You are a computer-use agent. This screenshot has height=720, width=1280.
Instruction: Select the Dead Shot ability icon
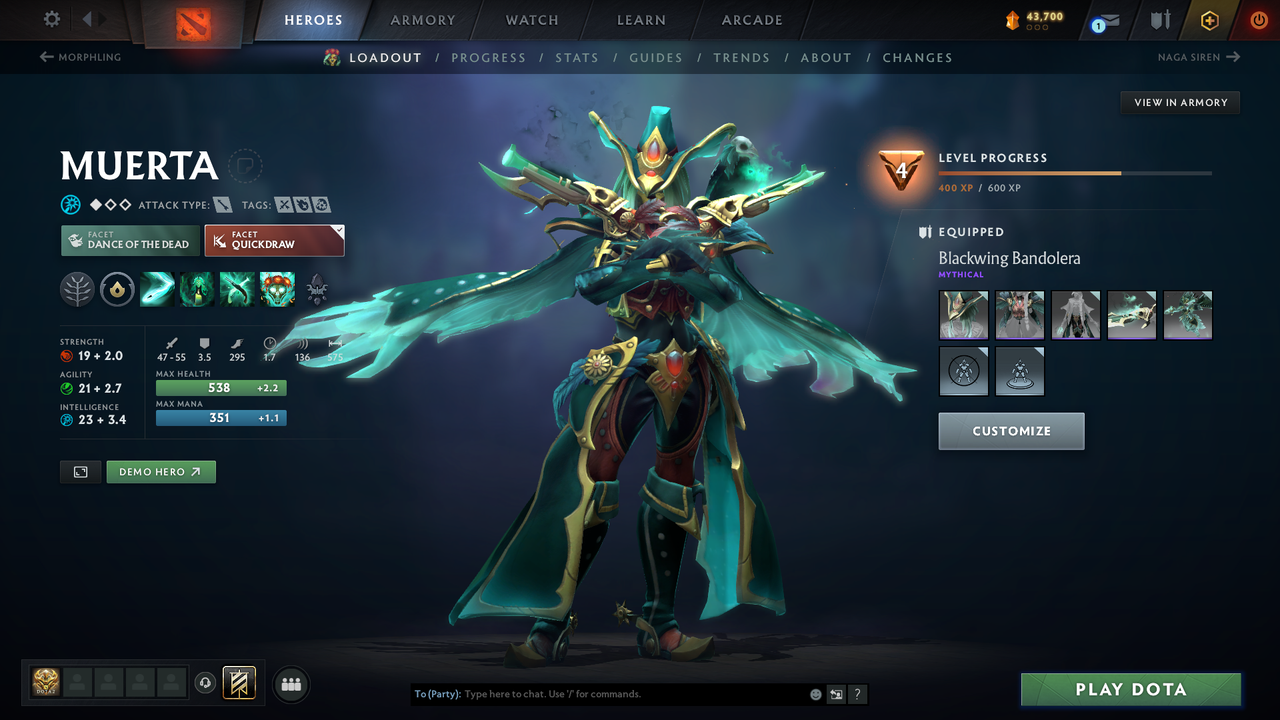[x=157, y=289]
